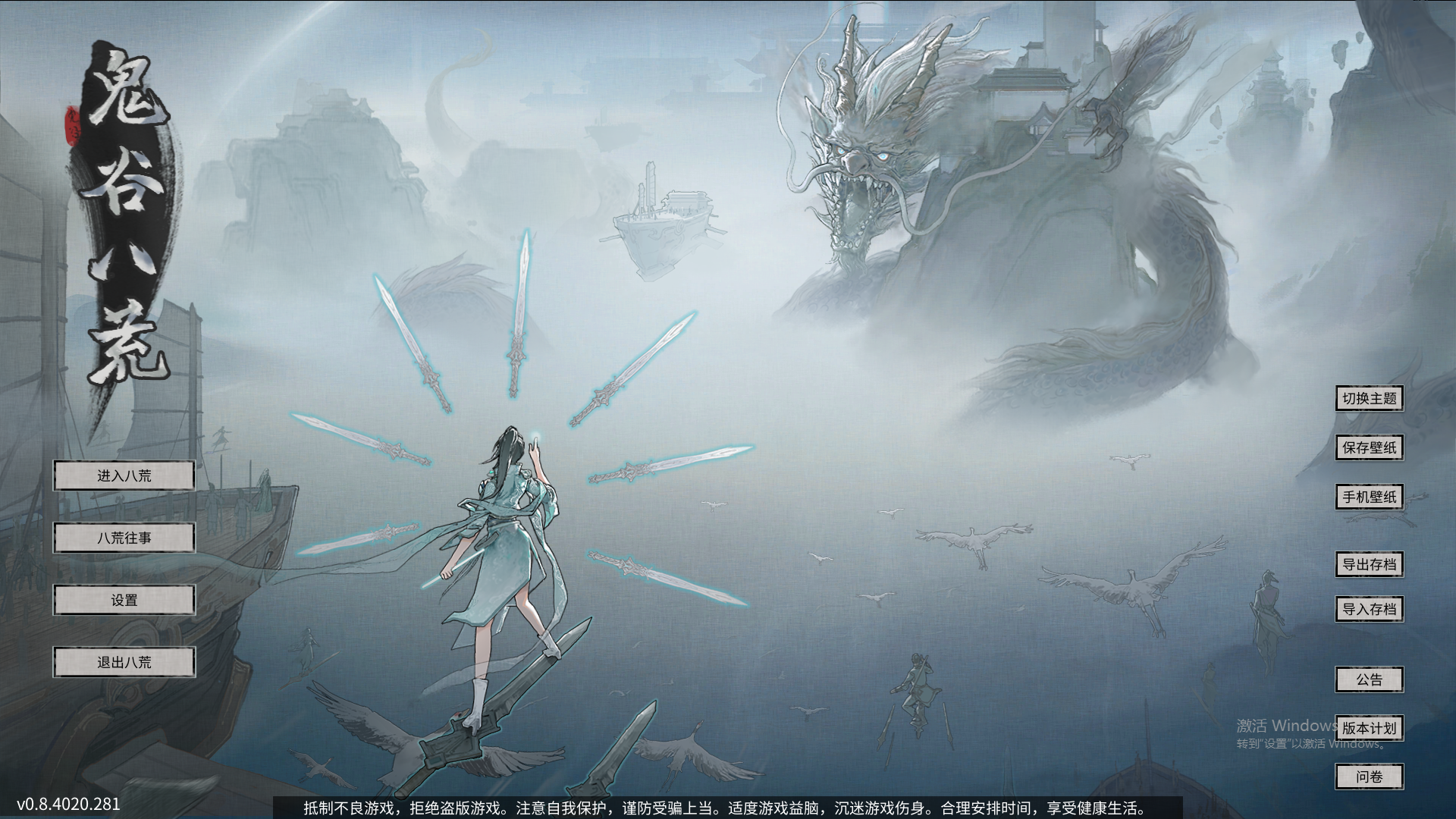1456x819 pixels.
Task: Click 手机壁纸 to get the mobile wallpaper
Action: click(1370, 497)
